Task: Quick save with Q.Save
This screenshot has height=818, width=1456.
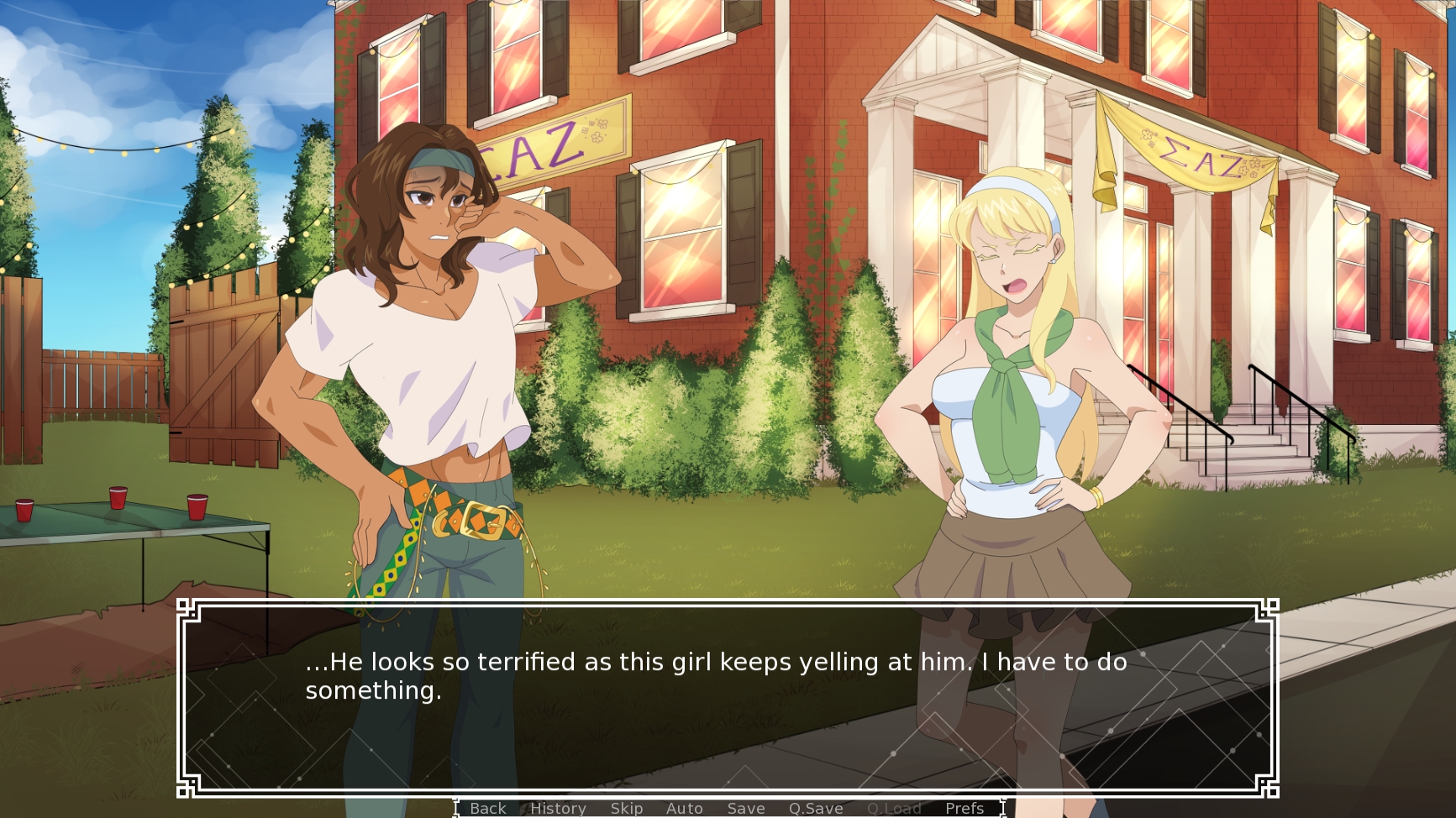Action: pyautogui.click(x=815, y=808)
